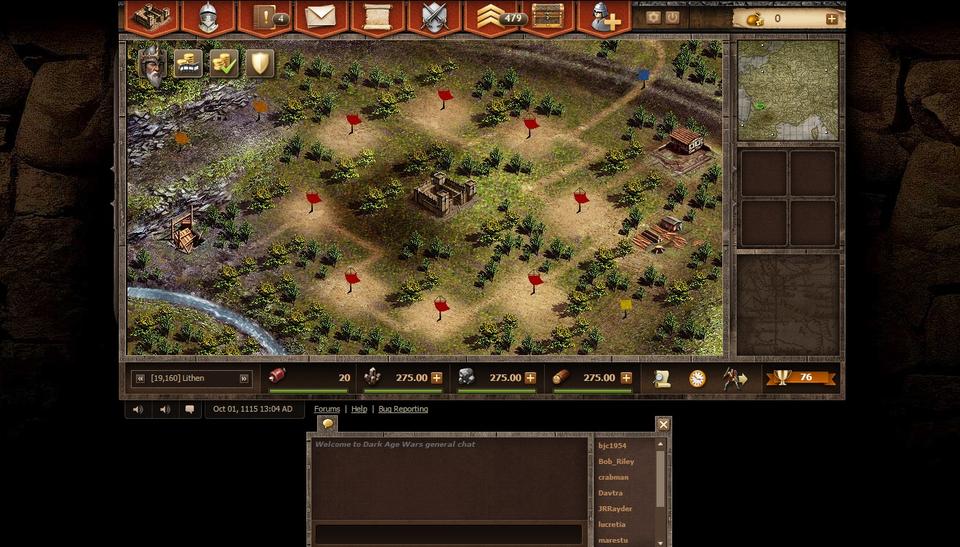Open the castle overview from the top bar
Screen dimensions: 960x547
151,16
